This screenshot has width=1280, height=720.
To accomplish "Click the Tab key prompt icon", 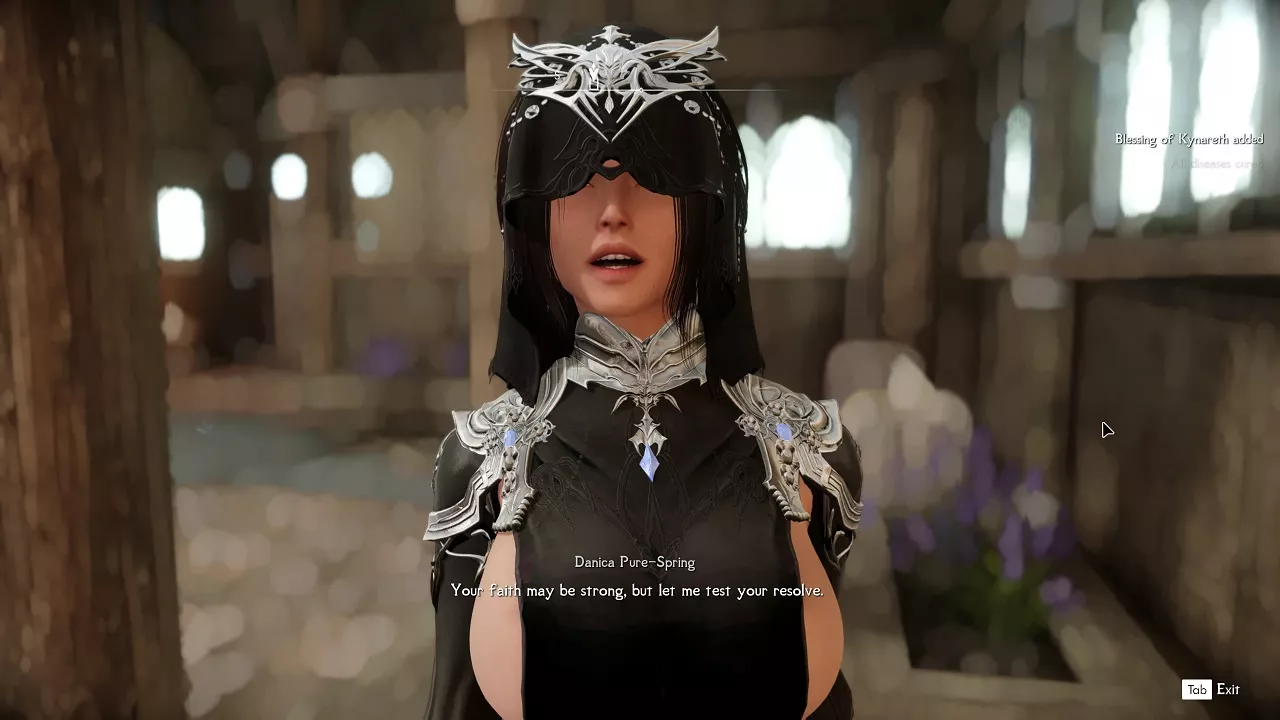I will pyautogui.click(x=1196, y=689).
